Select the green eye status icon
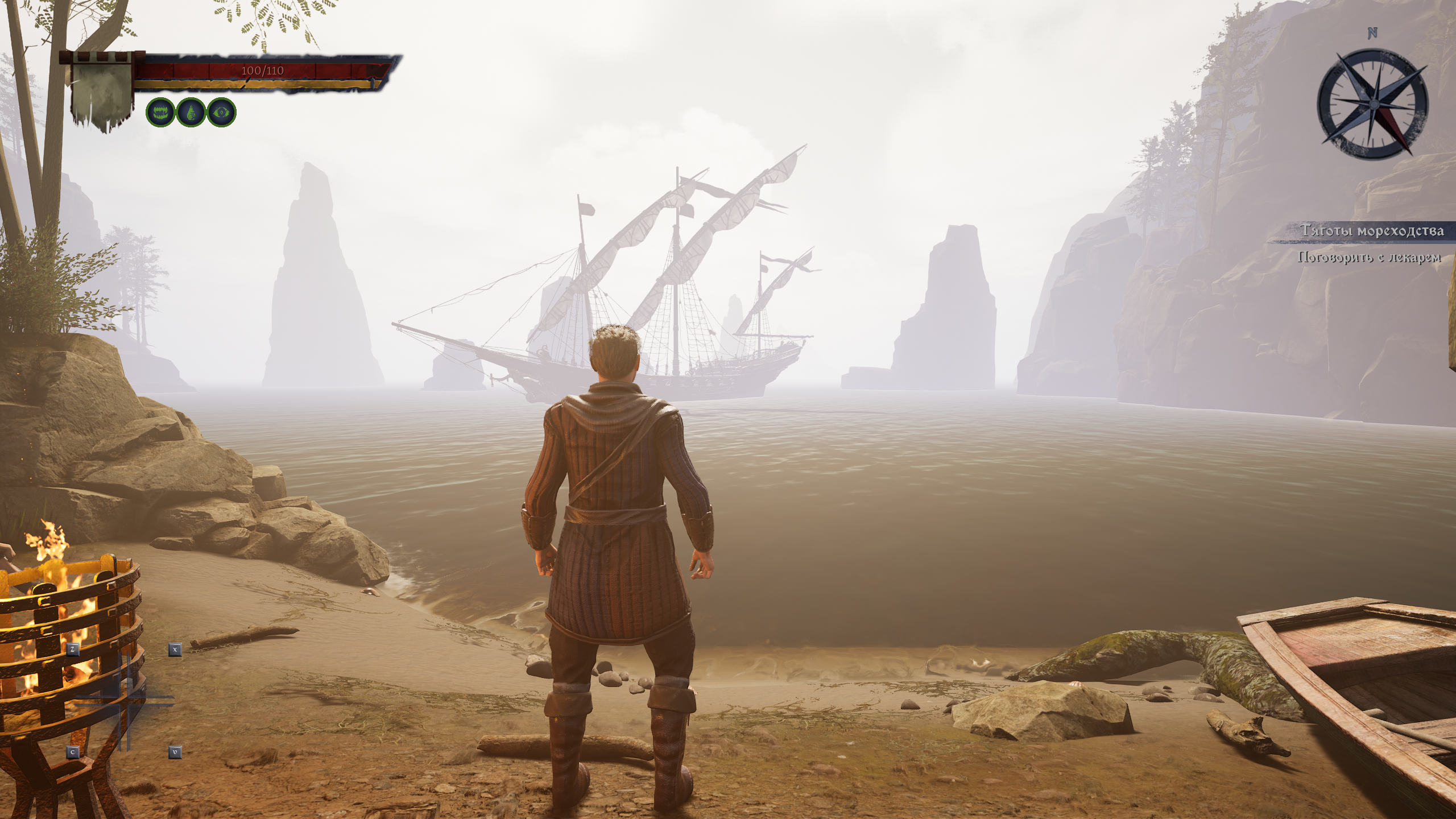This screenshot has width=1456, height=819. click(x=221, y=112)
